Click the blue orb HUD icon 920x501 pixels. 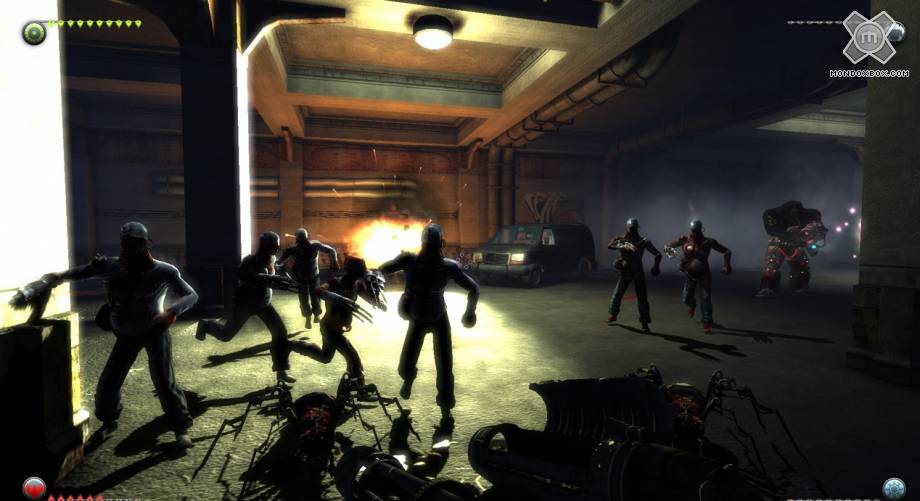pos(893,488)
